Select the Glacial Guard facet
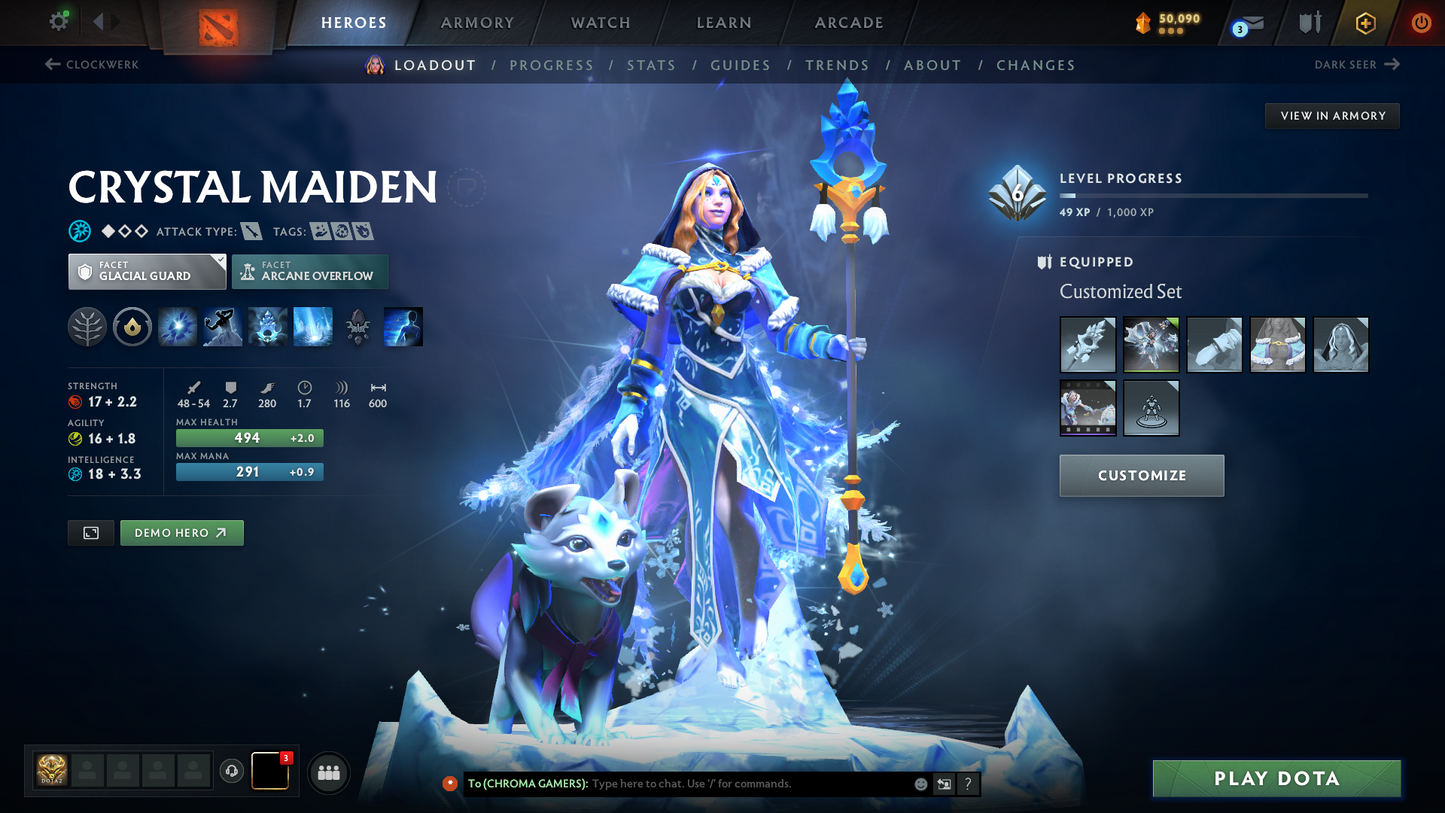The image size is (1445, 813). click(146, 270)
